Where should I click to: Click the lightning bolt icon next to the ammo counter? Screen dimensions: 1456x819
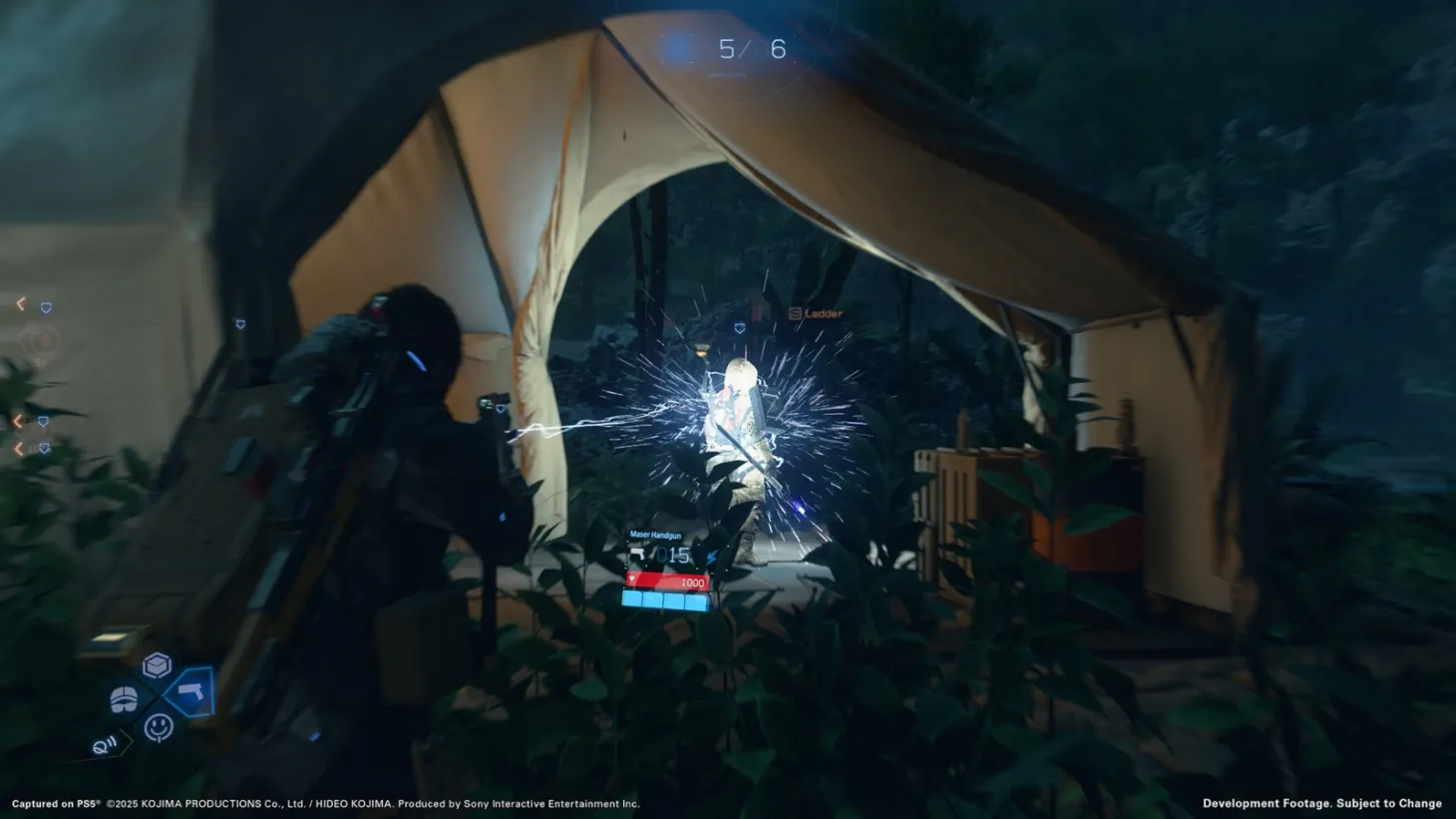712,557
